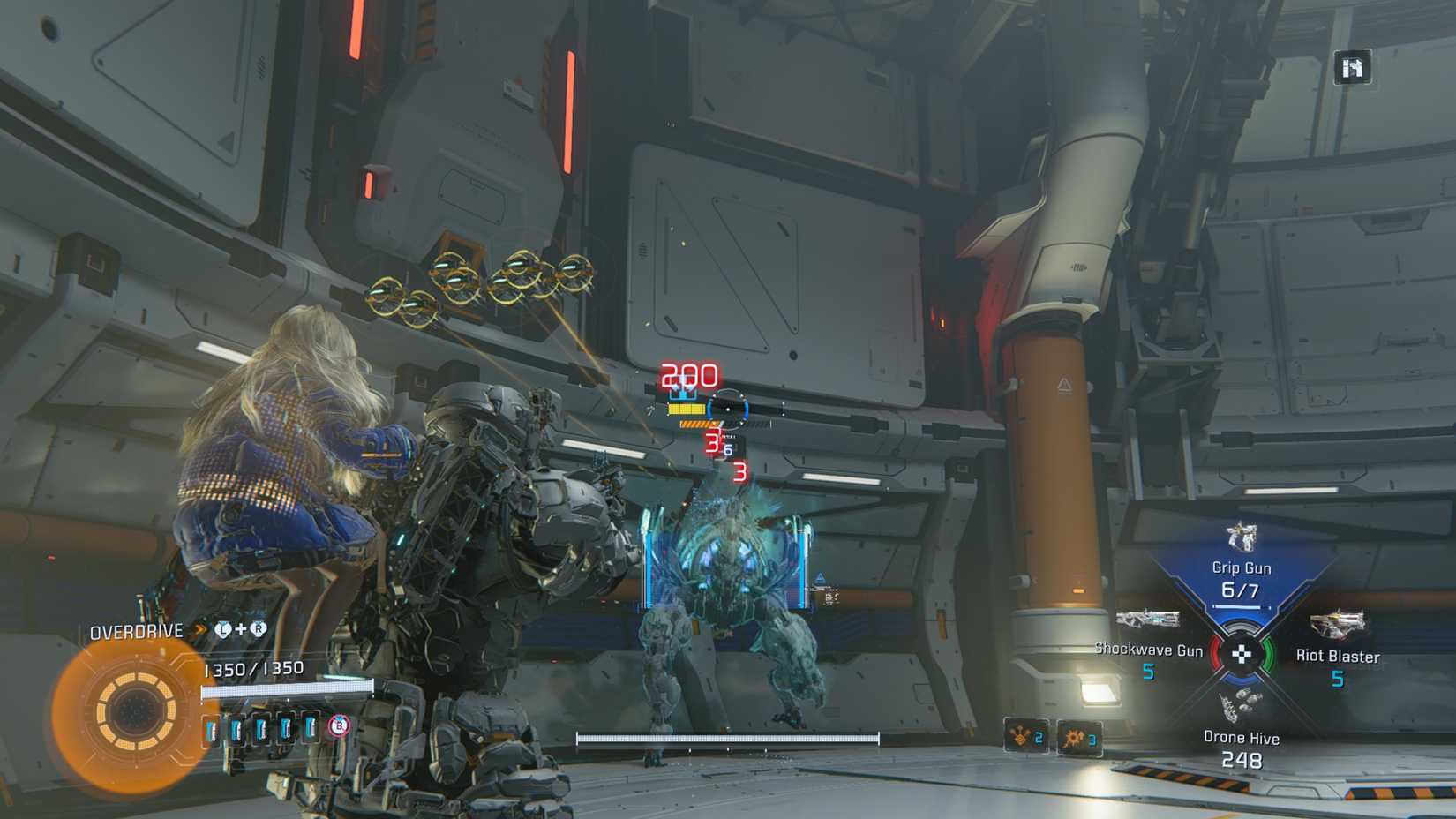Toggle the first blue injector slot
The width and height of the screenshot is (1456, 819).
[212, 729]
